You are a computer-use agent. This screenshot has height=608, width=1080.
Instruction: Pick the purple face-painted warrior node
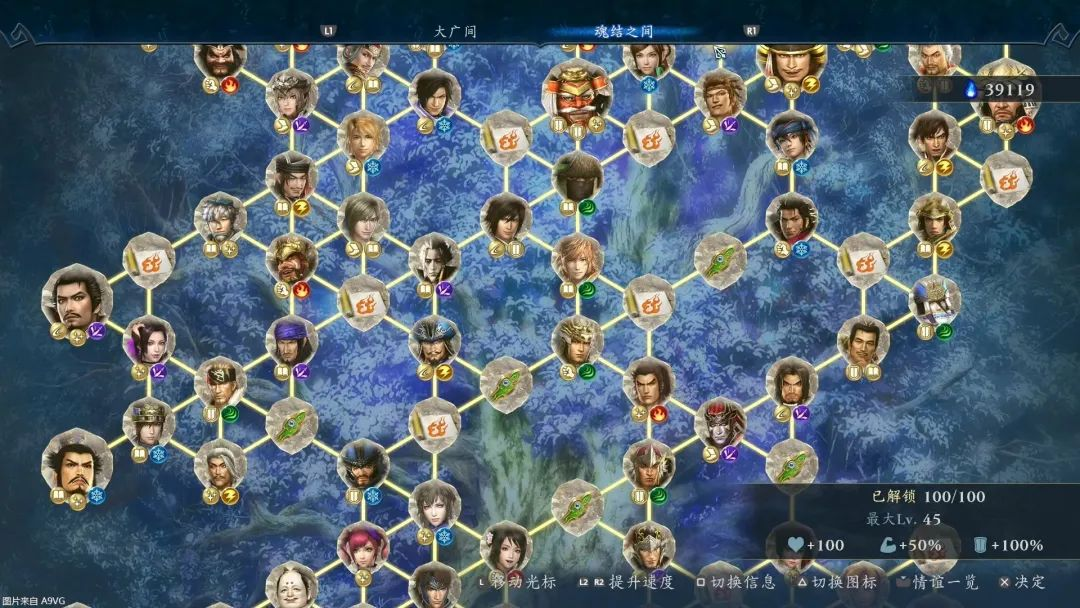pyautogui.click(x=720, y=422)
